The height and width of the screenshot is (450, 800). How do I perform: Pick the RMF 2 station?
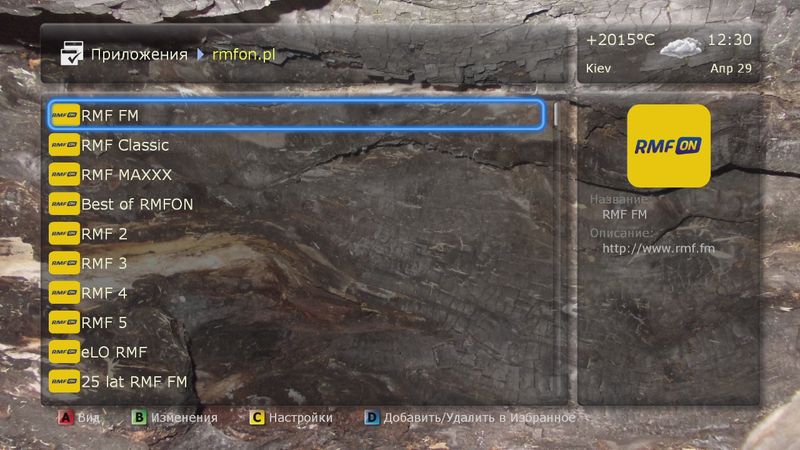coord(295,234)
